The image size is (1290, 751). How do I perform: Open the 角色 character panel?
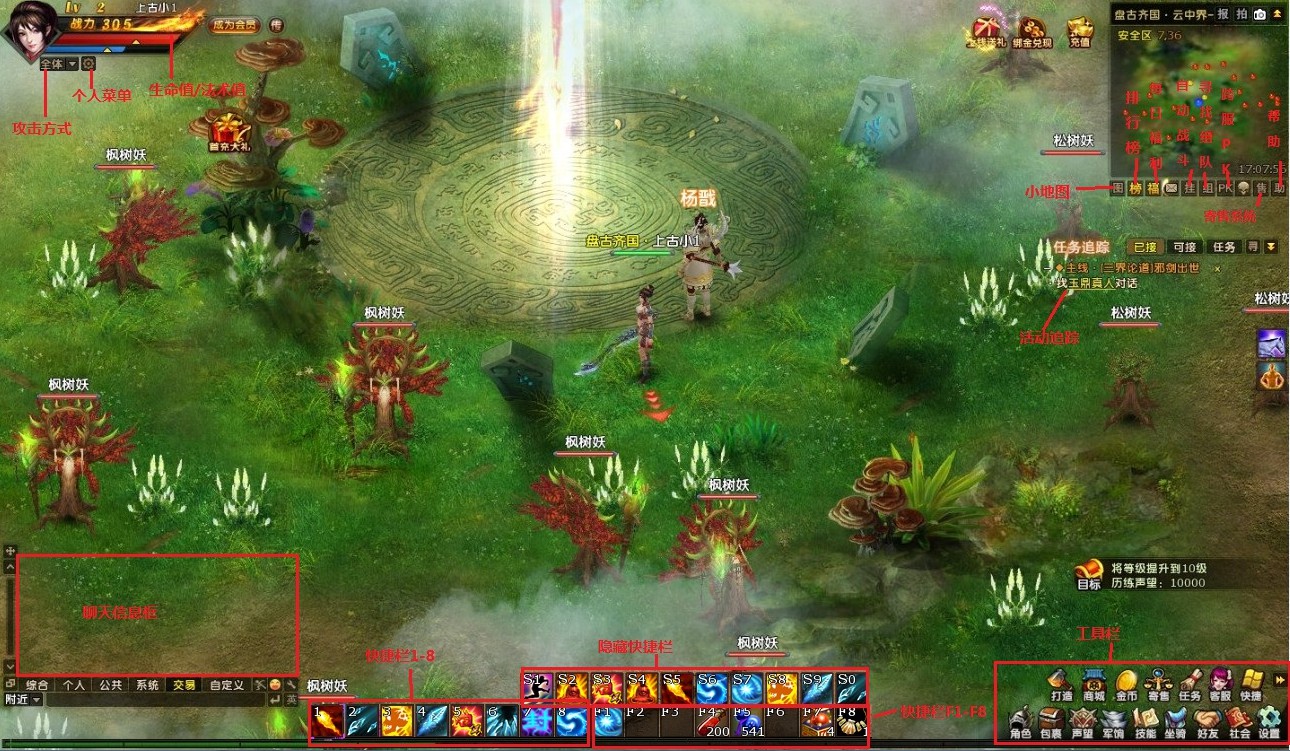coord(1020,721)
